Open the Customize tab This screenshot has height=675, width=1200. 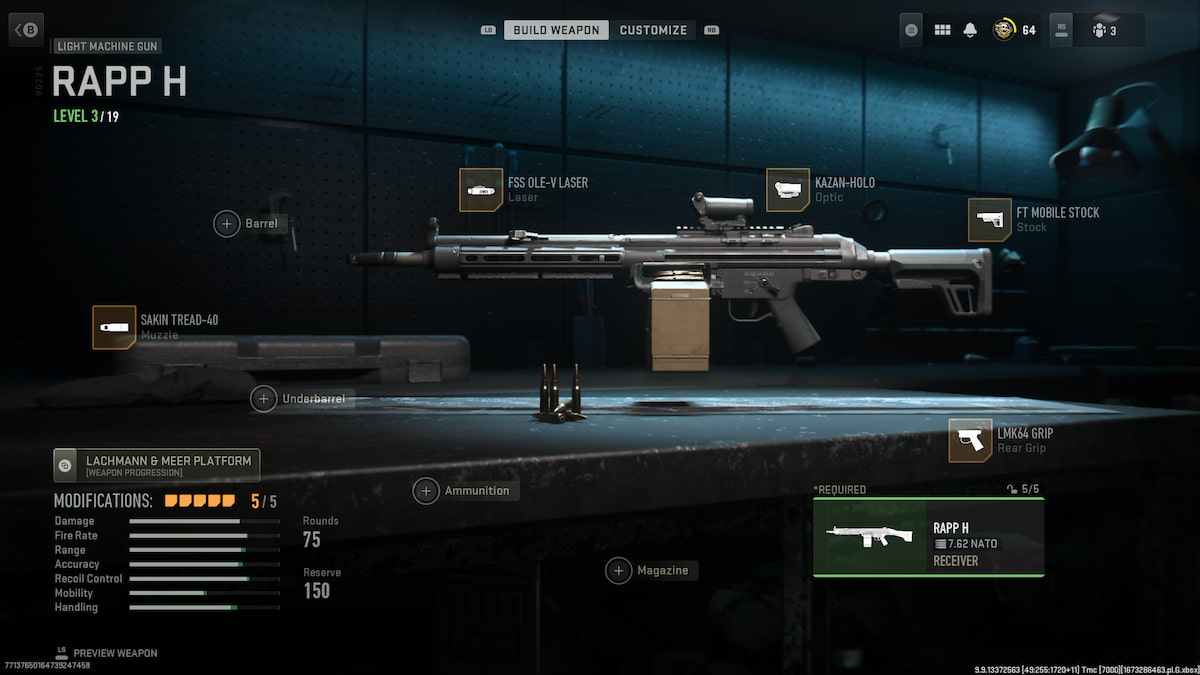point(653,30)
